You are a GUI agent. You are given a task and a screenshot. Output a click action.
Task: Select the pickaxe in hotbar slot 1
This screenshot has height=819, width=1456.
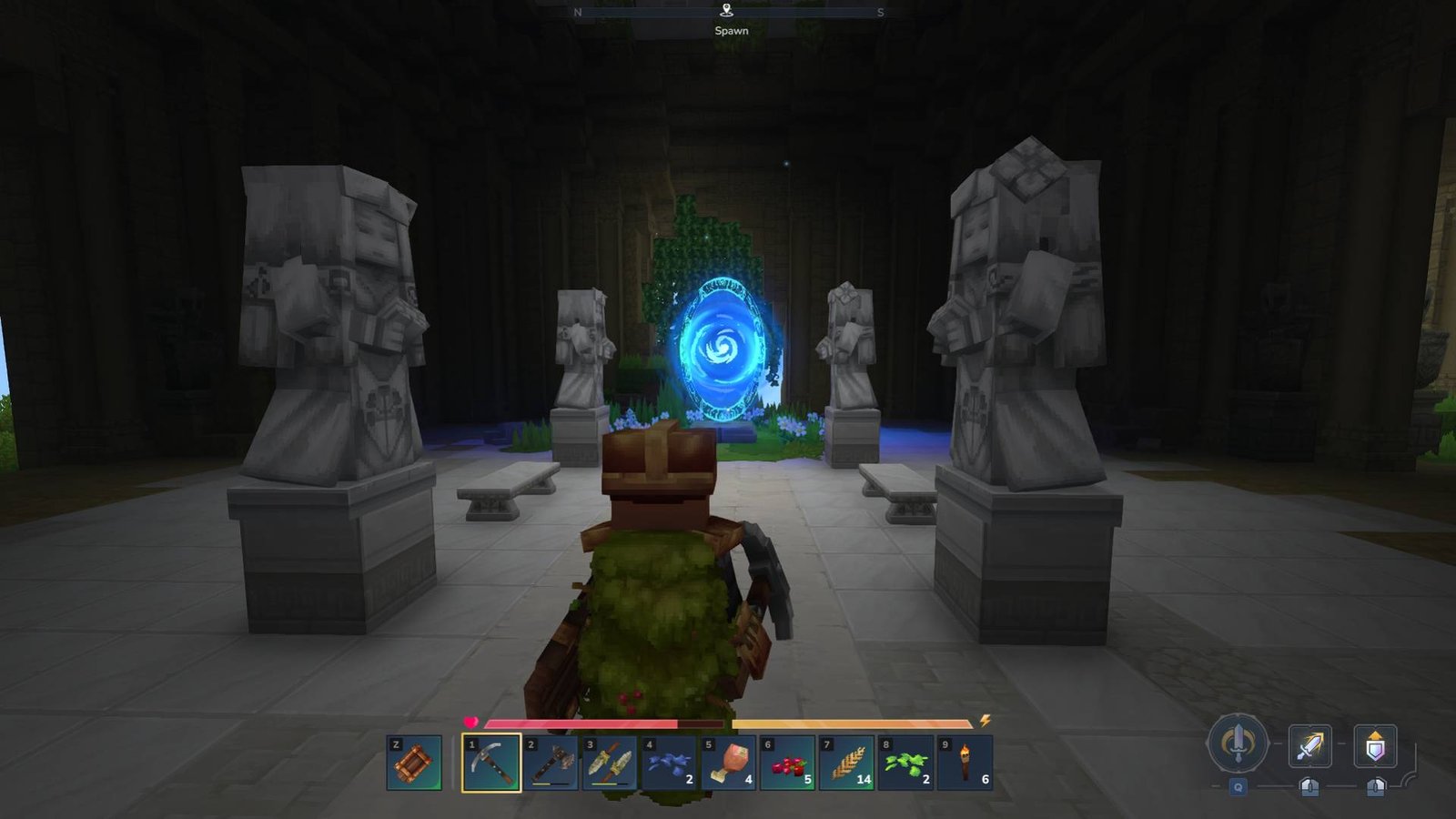491,763
